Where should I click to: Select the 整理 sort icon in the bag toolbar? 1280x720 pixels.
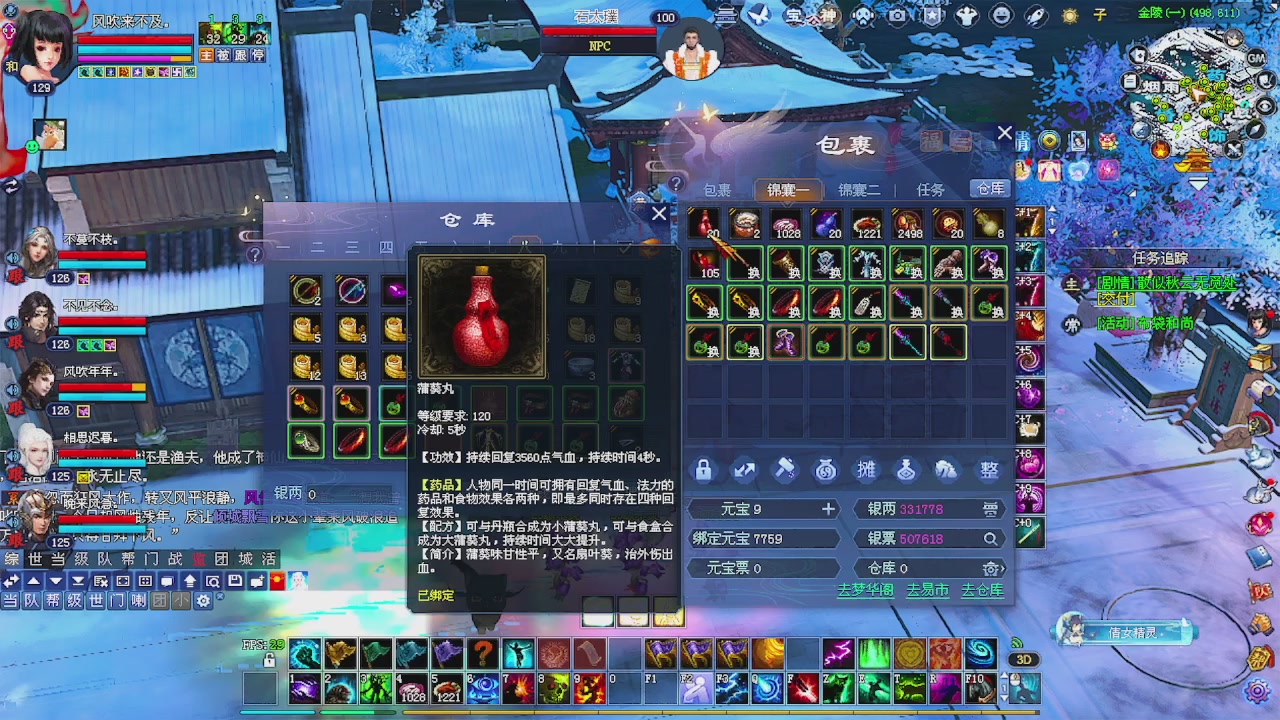989,468
